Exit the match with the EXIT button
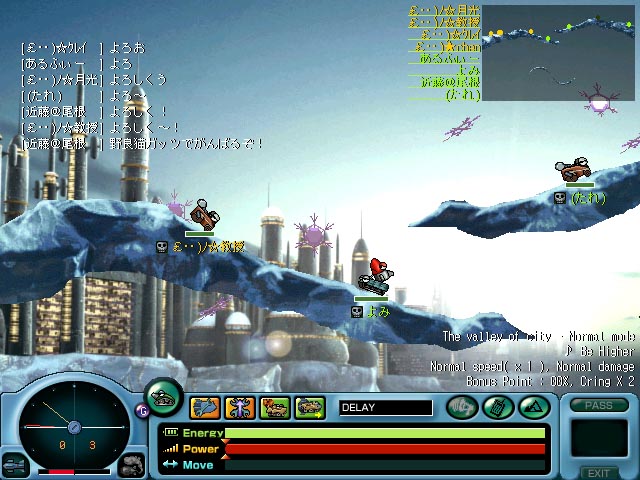 (598, 473)
